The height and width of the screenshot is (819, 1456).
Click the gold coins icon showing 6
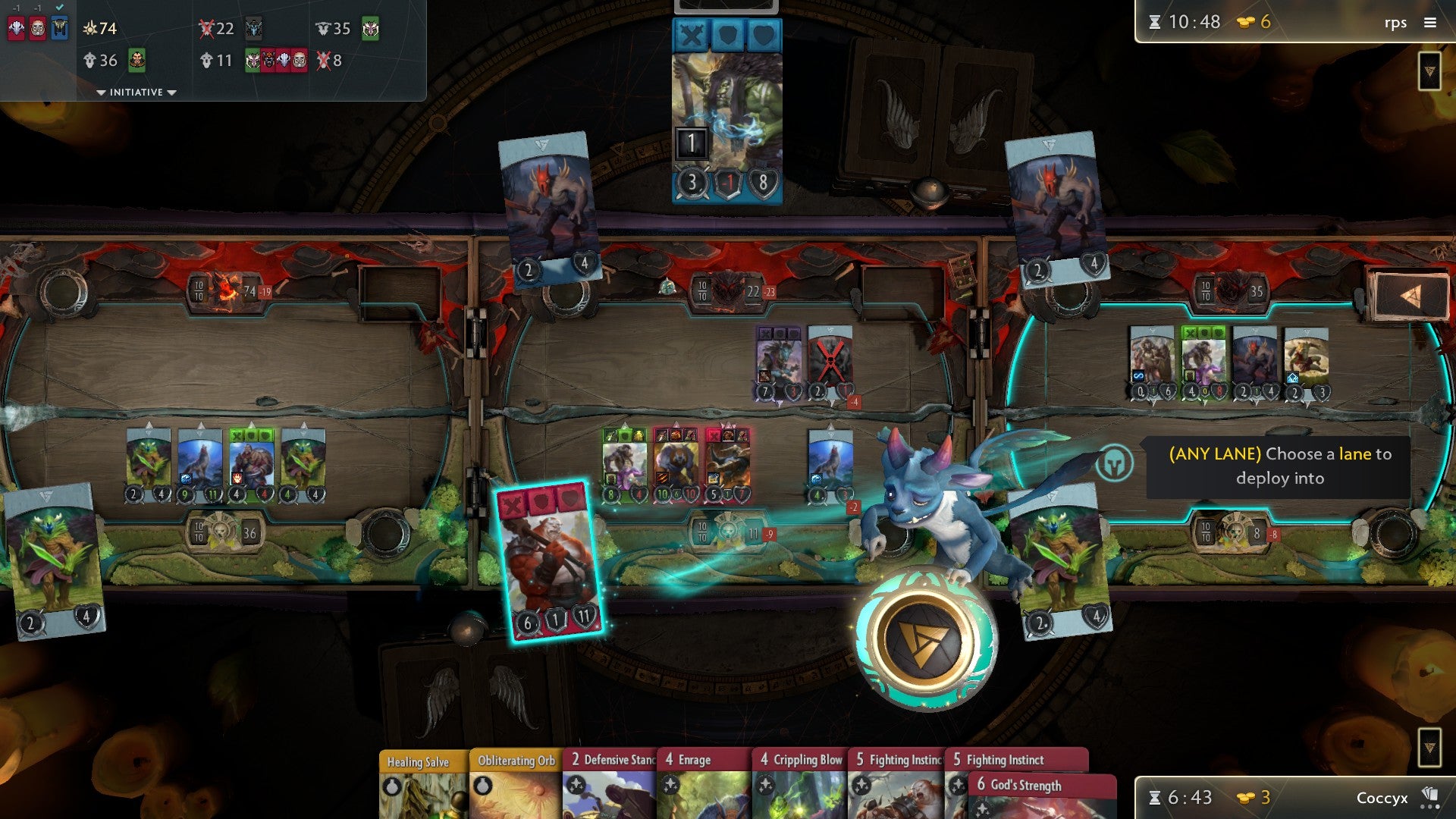(x=1246, y=22)
